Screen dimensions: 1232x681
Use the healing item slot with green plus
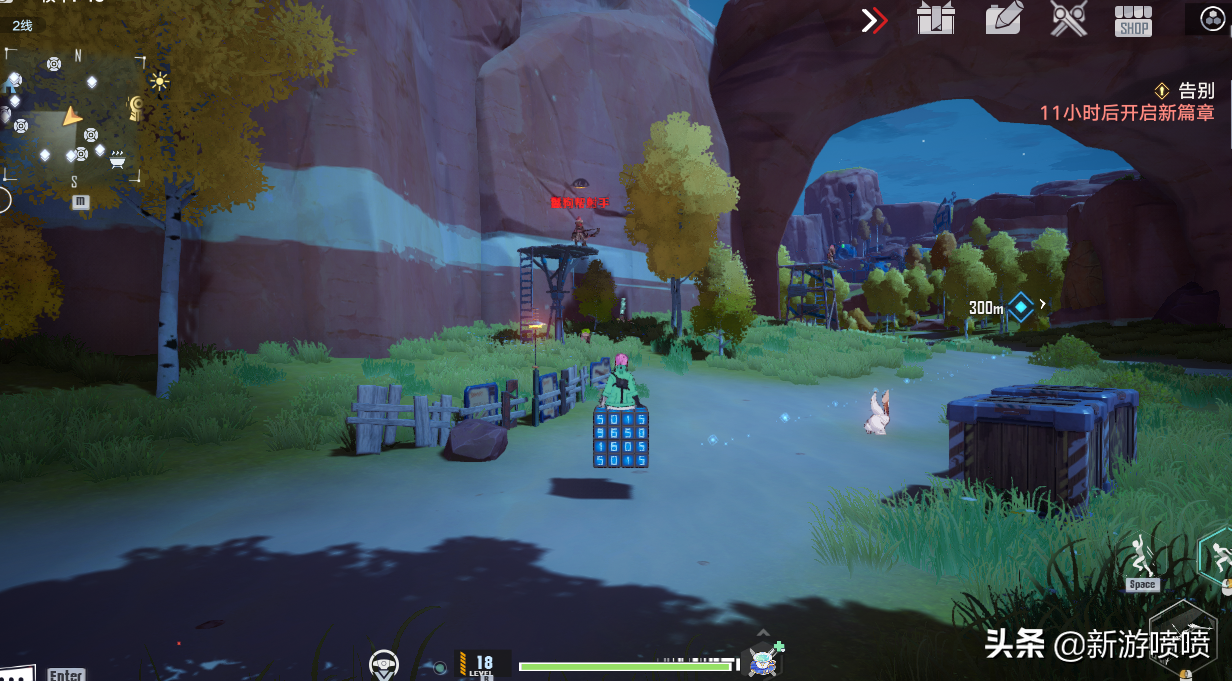coord(763,660)
